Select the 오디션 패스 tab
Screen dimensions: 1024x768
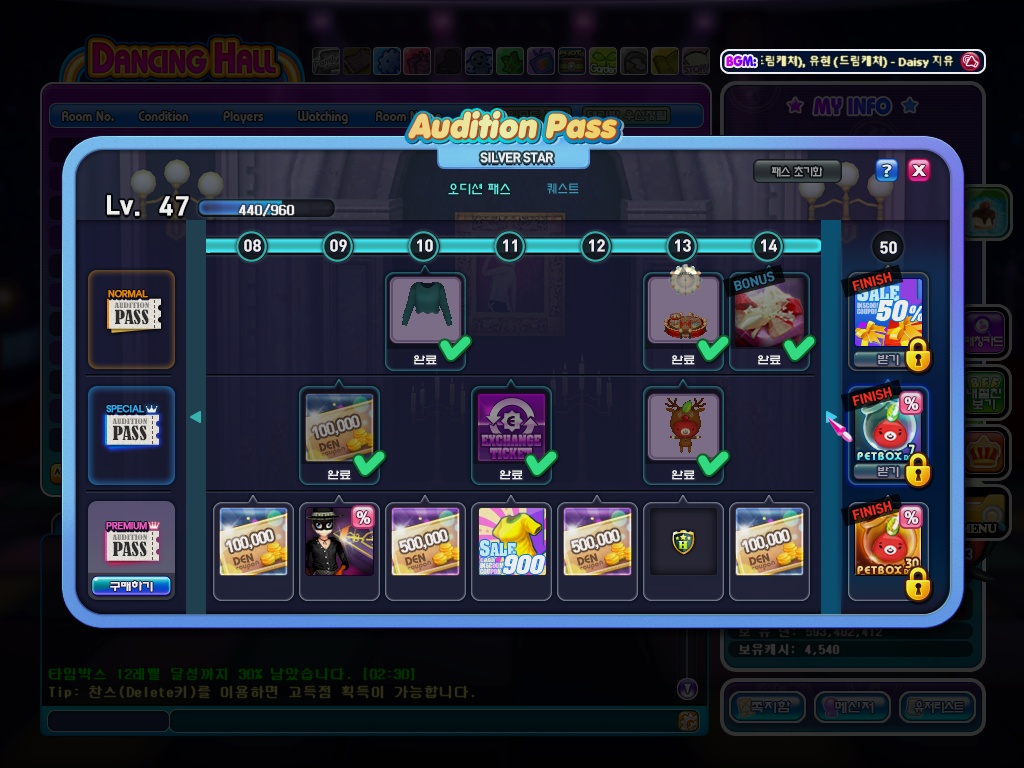click(x=479, y=188)
